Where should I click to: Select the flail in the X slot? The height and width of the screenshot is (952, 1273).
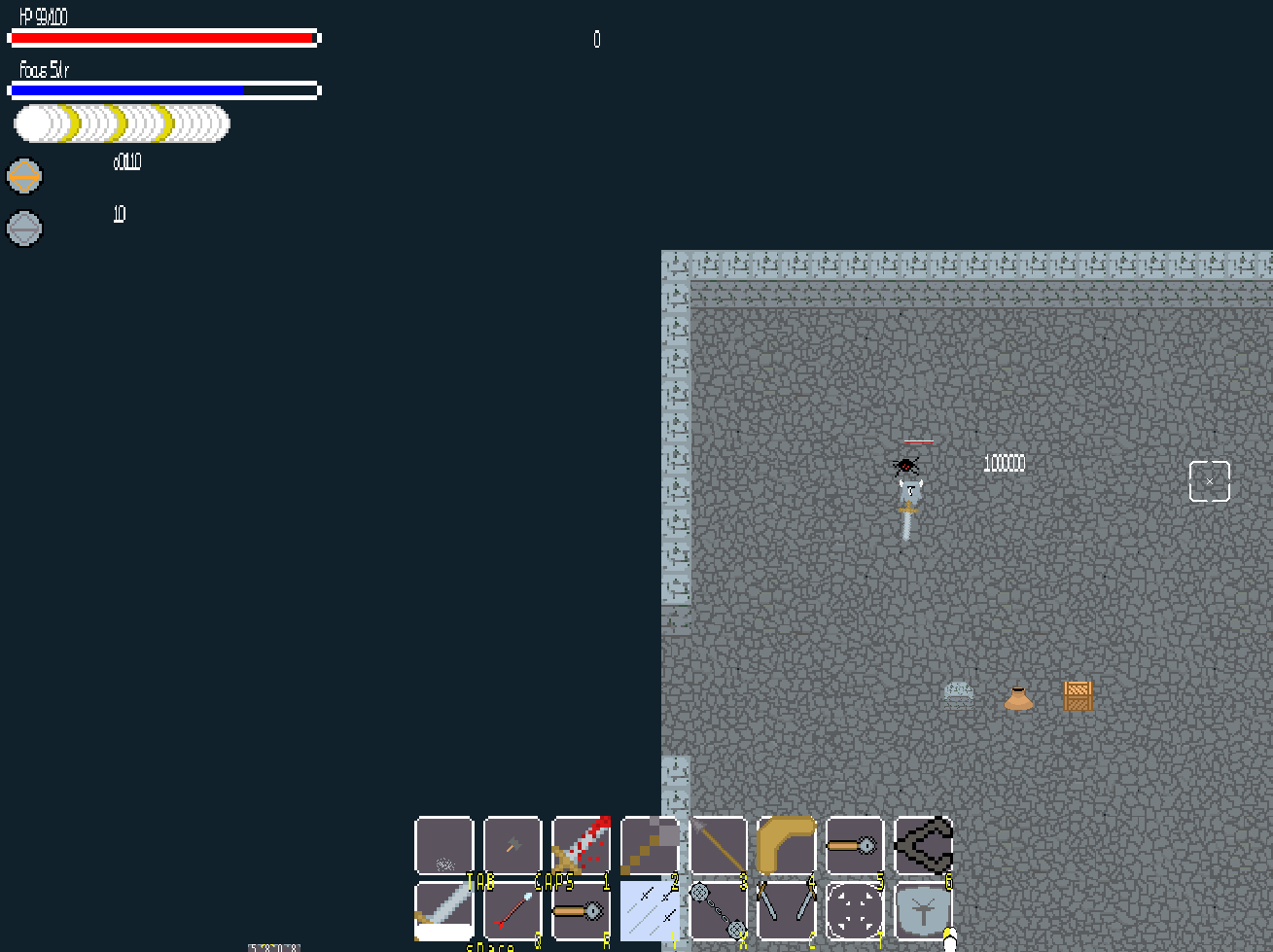click(x=720, y=912)
